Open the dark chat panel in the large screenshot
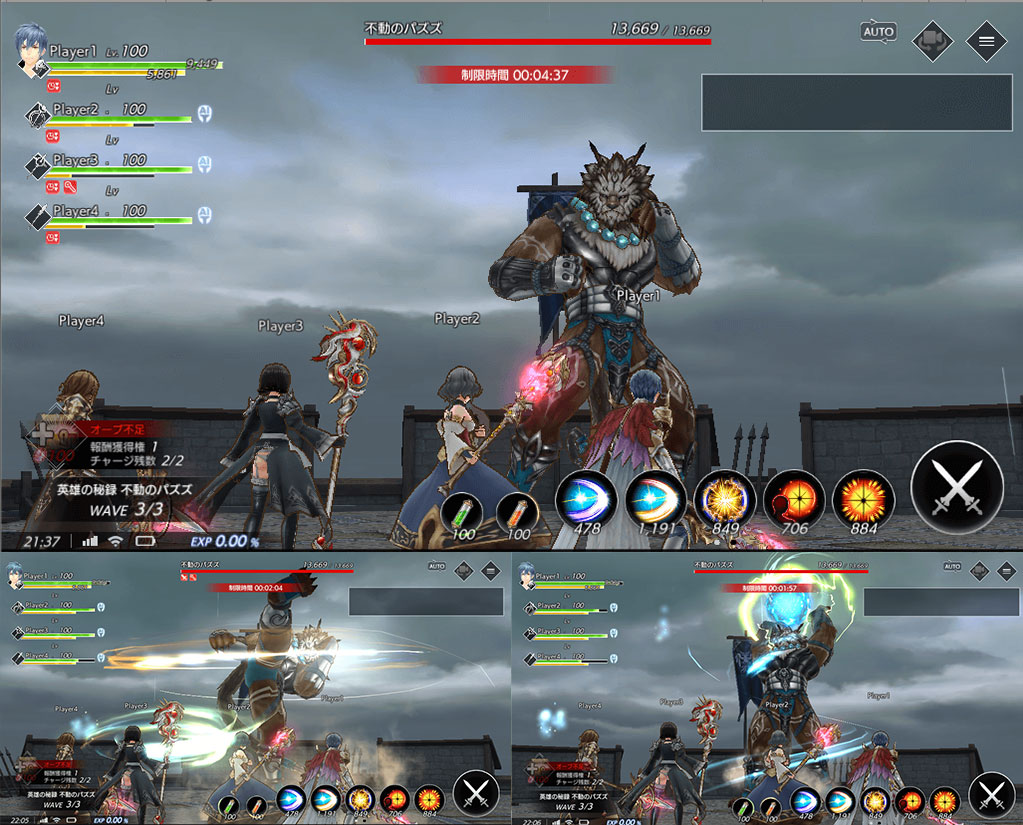The height and width of the screenshot is (825, 1023). coord(858,102)
